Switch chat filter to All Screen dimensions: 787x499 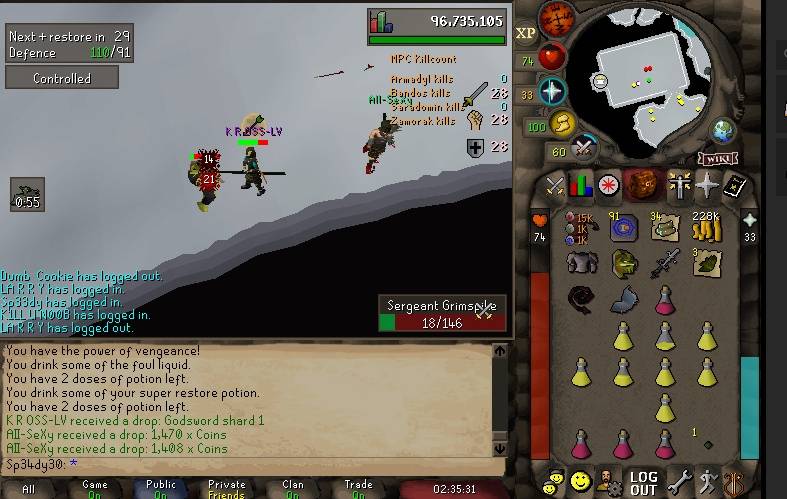(28, 489)
